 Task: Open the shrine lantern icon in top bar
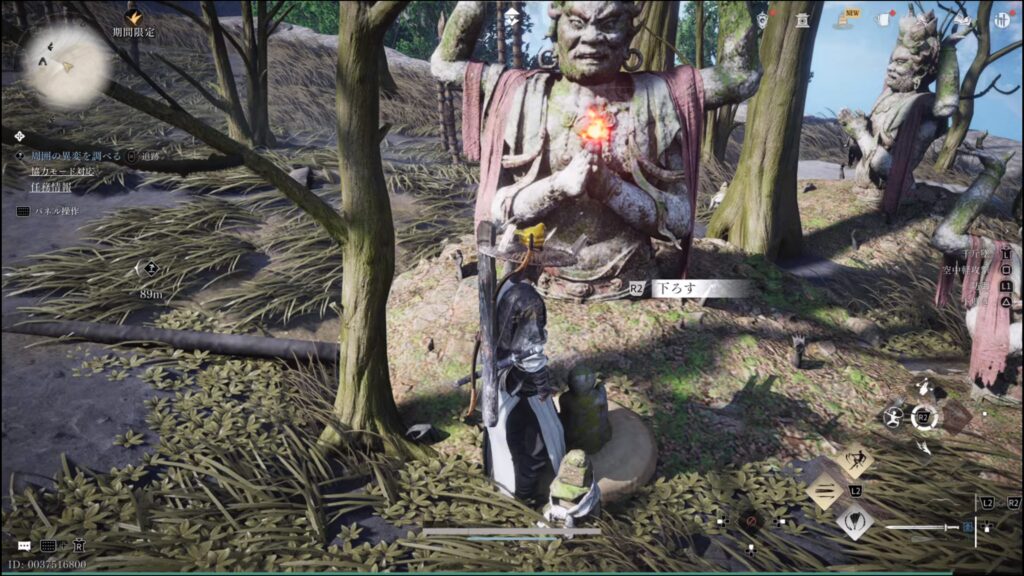802,19
